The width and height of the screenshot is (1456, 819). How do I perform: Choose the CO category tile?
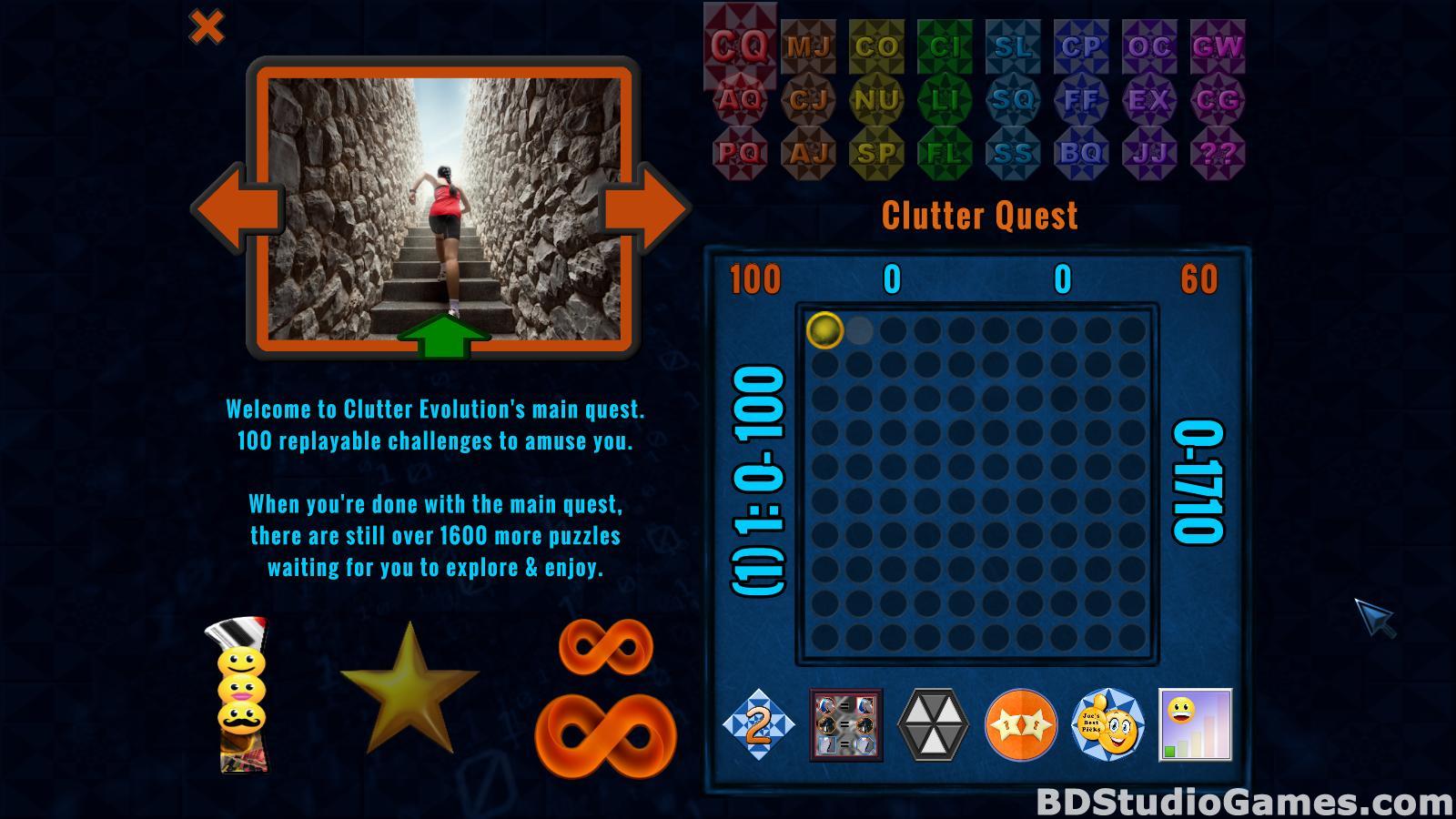[876, 45]
